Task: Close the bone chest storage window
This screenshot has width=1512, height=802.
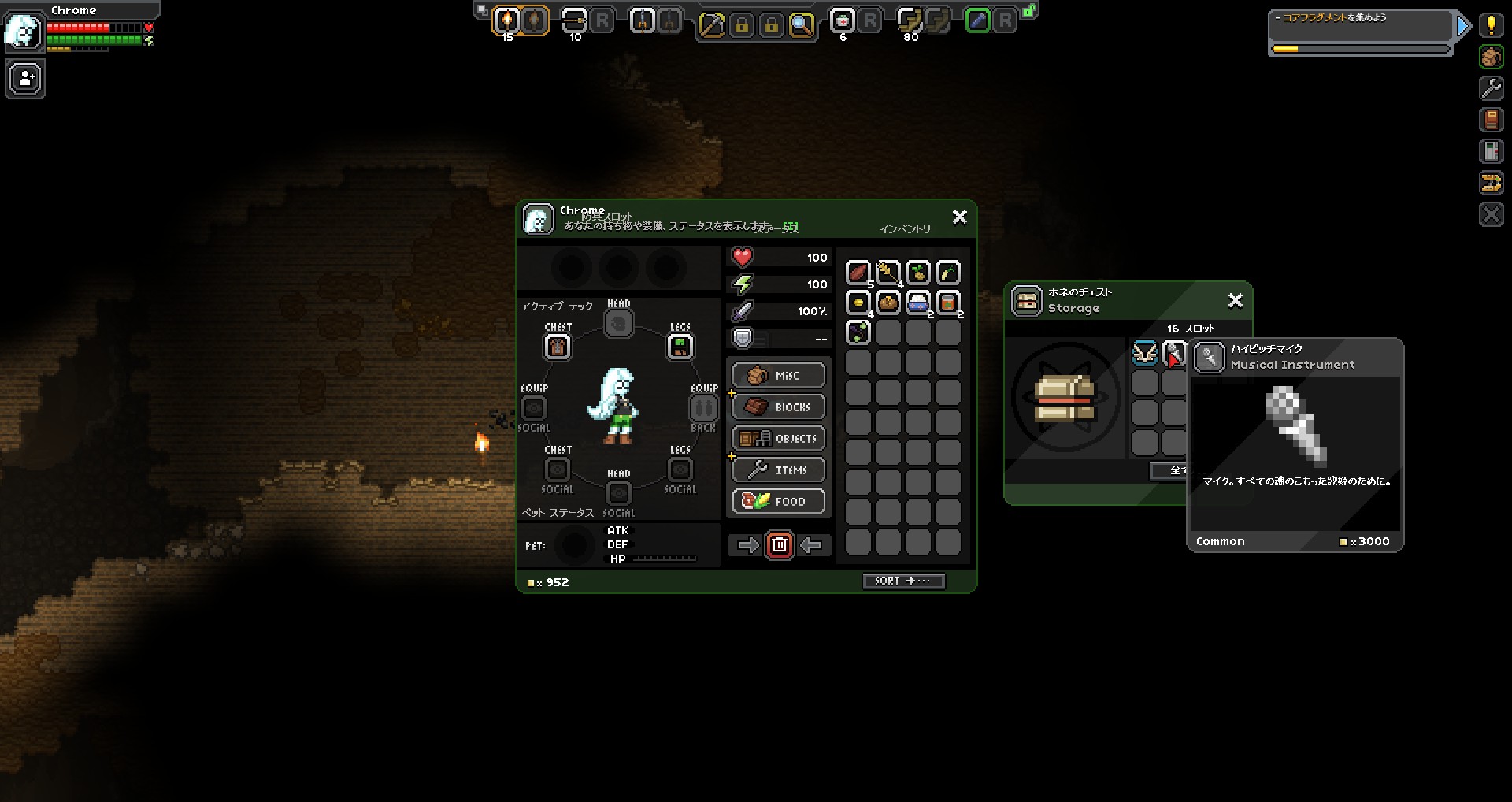Action: 1235,300
